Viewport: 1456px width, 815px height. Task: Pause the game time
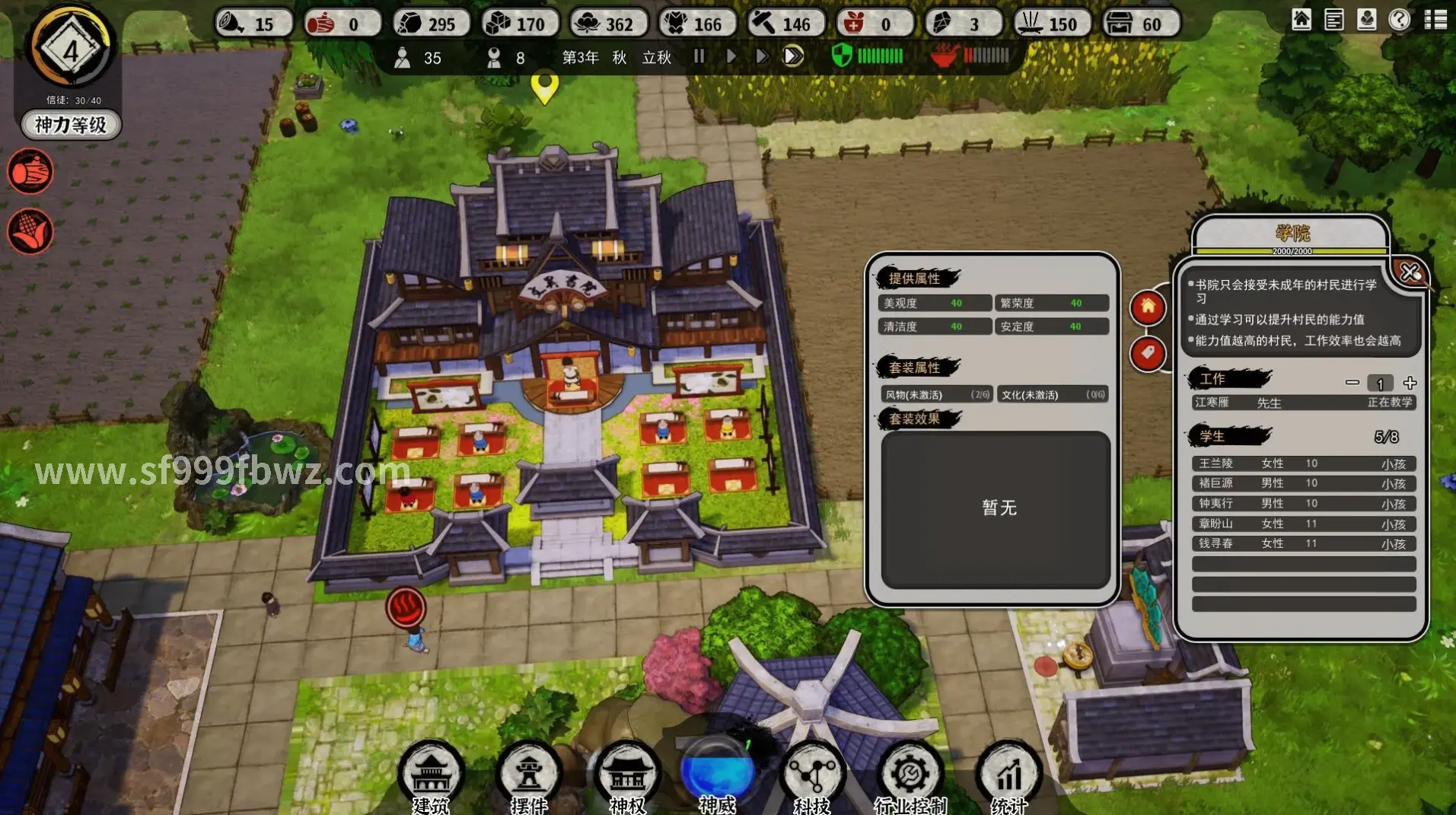[x=699, y=56]
